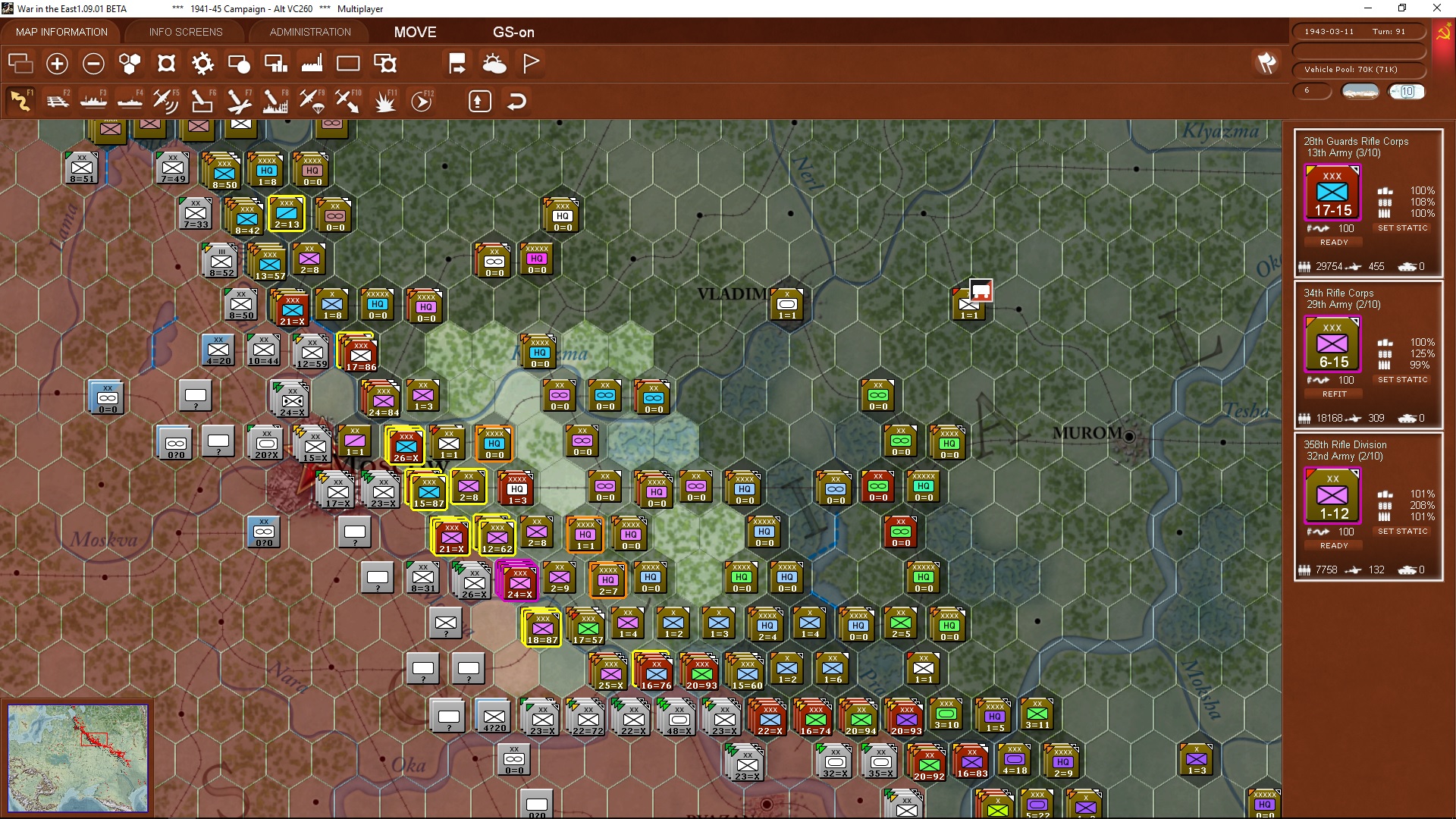This screenshot has width=1456, height=819.
Task: Activate F5 air reconnaissance mode
Action: [166, 100]
